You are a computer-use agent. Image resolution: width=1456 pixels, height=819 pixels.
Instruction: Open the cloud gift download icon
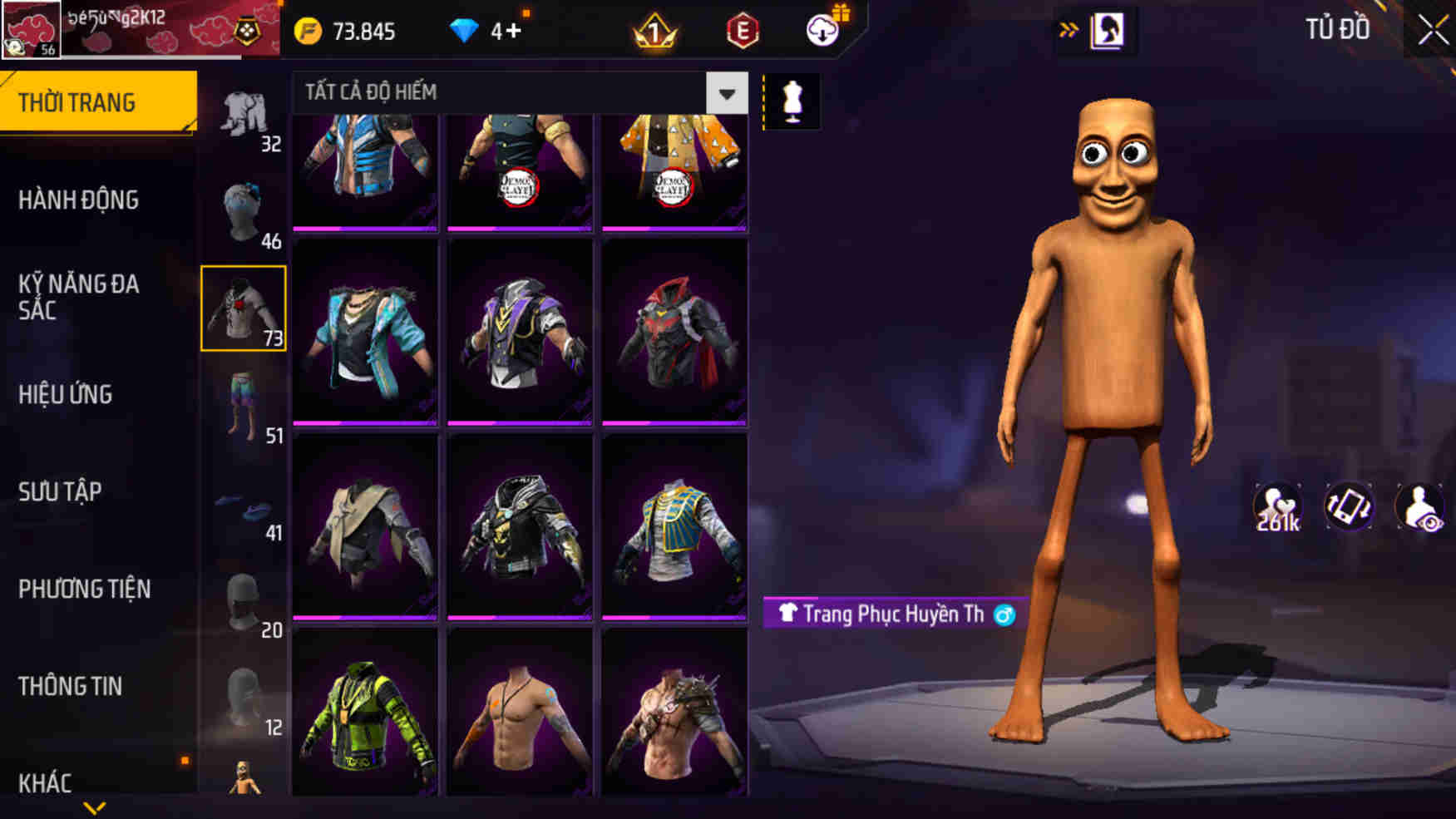tap(822, 32)
